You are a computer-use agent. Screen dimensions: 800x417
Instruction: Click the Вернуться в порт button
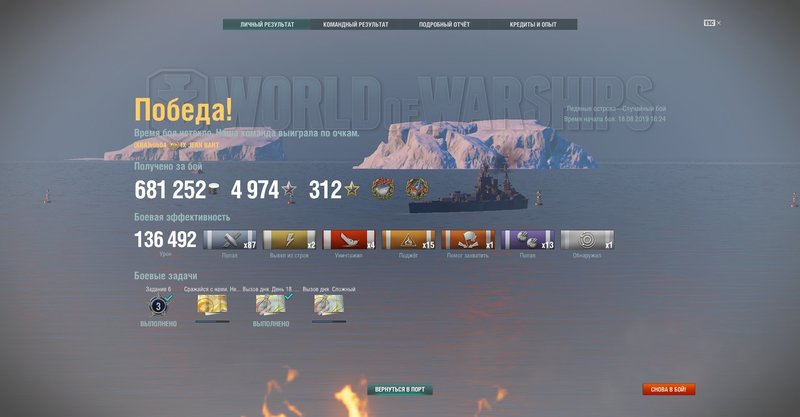point(400,389)
